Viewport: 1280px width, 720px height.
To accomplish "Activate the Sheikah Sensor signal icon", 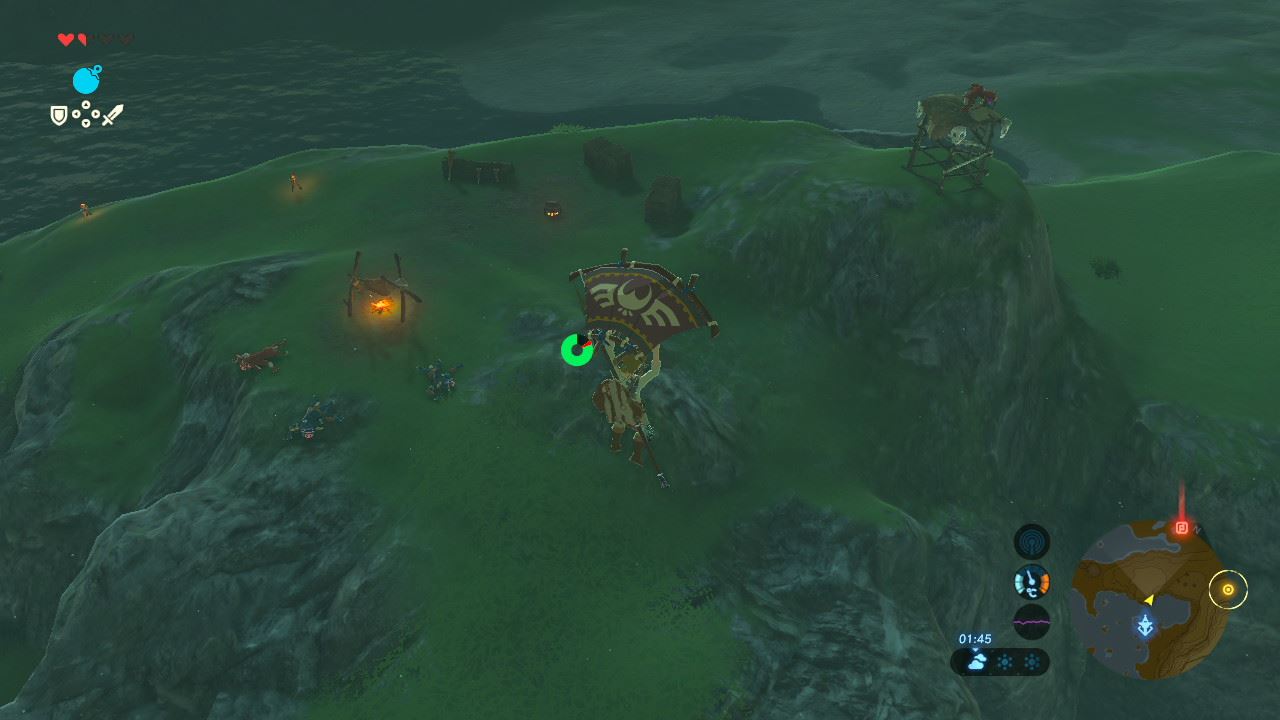I will click(1032, 542).
